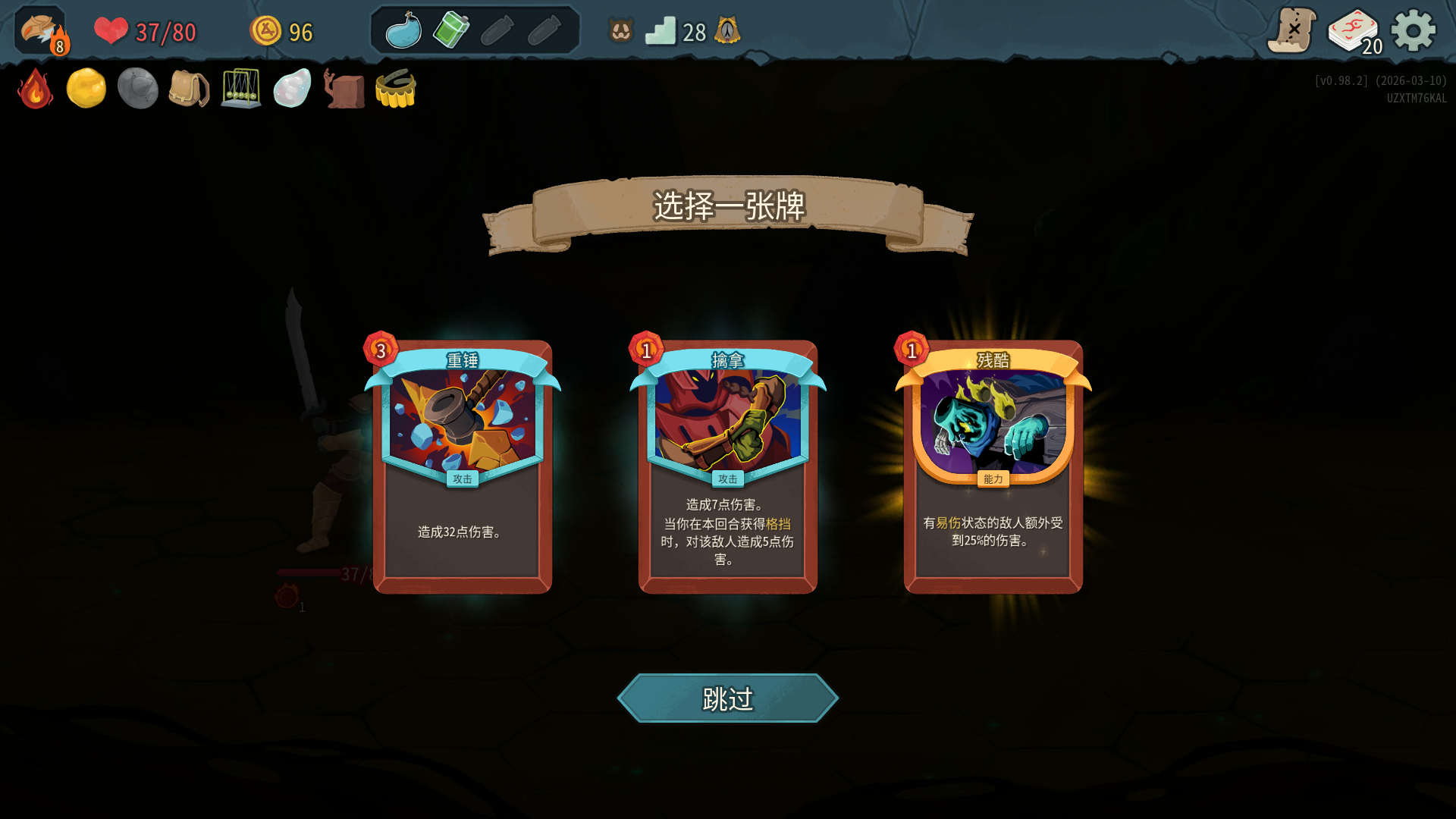Screen dimensions: 1456x819
Task: Choose the 重锤 attack card
Action: pyautogui.click(x=463, y=466)
